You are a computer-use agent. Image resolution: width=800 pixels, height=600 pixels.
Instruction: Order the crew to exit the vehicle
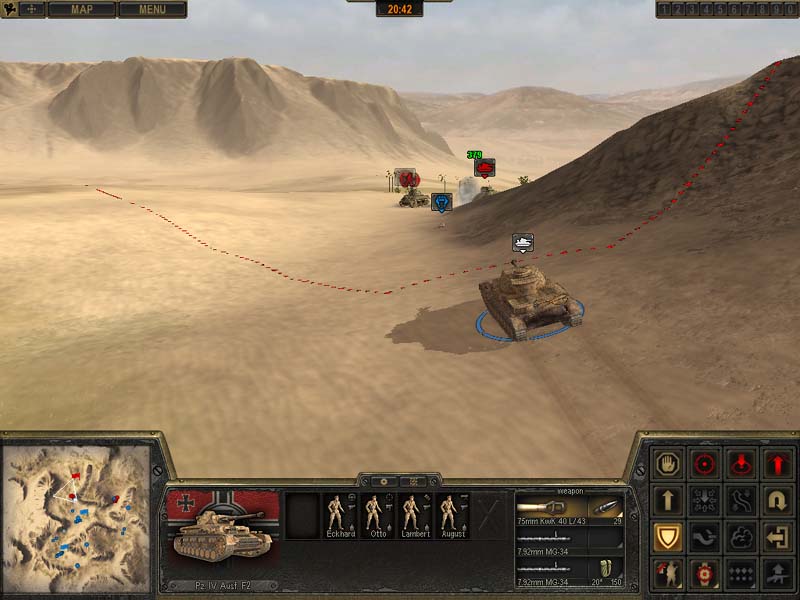(x=777, y=537)
